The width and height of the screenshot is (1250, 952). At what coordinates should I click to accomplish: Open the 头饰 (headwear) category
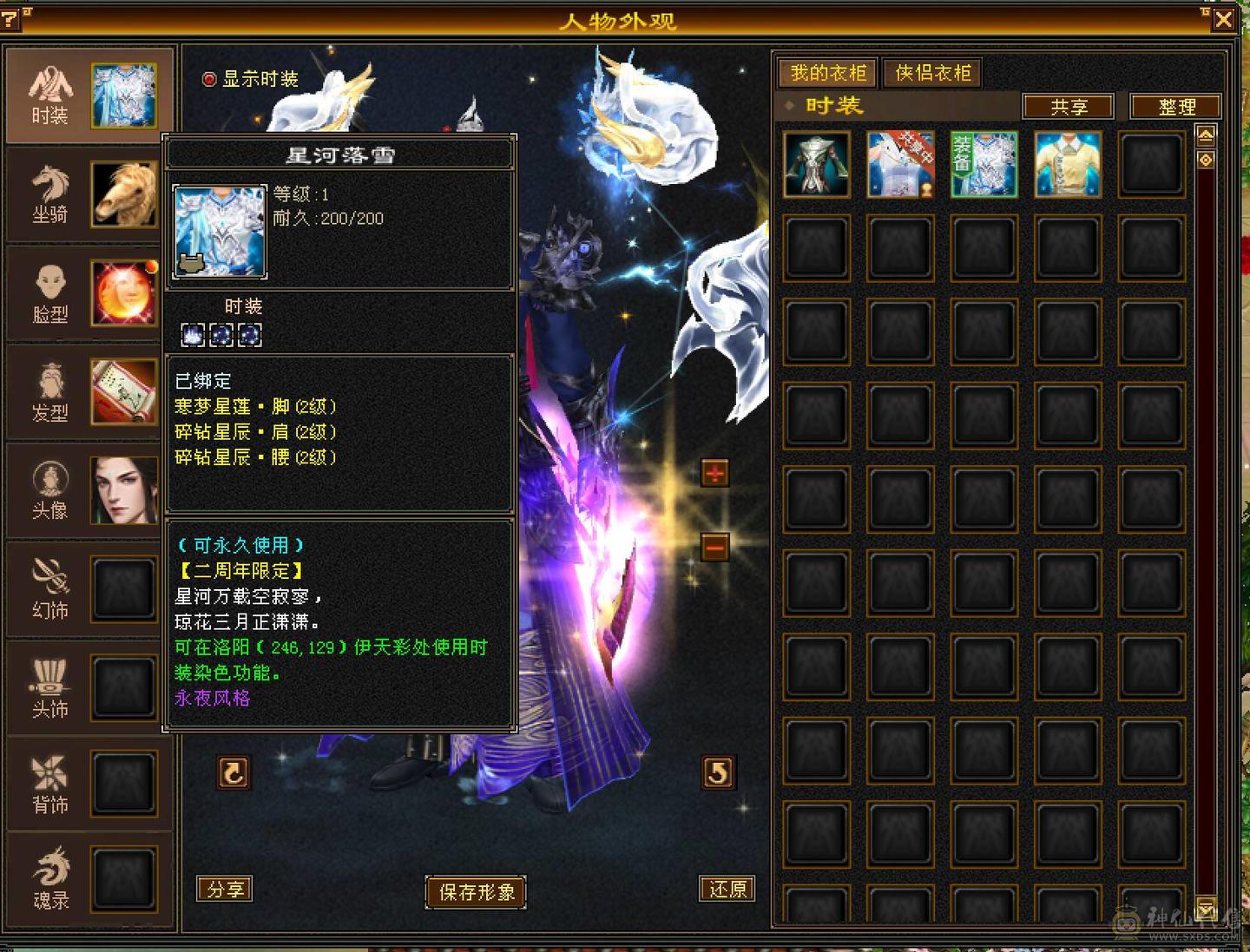pyautogui.click(x=50, y=686)
